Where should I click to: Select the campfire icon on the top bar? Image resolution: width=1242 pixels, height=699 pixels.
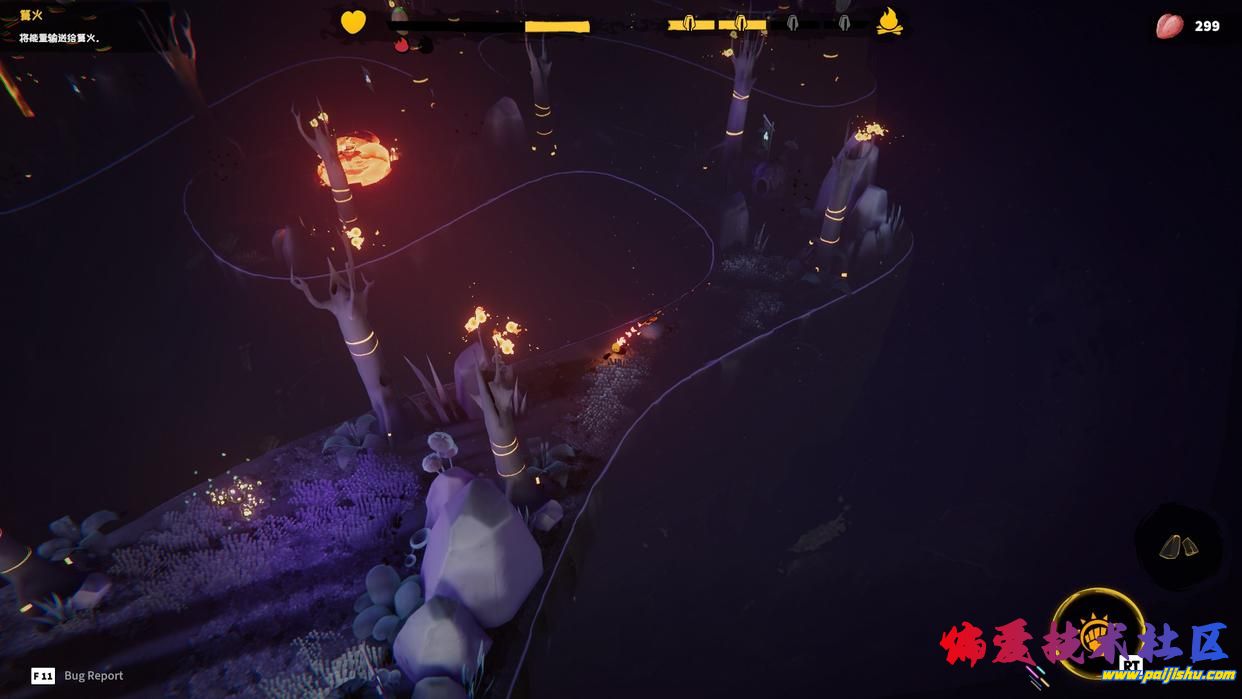[889, 22]
